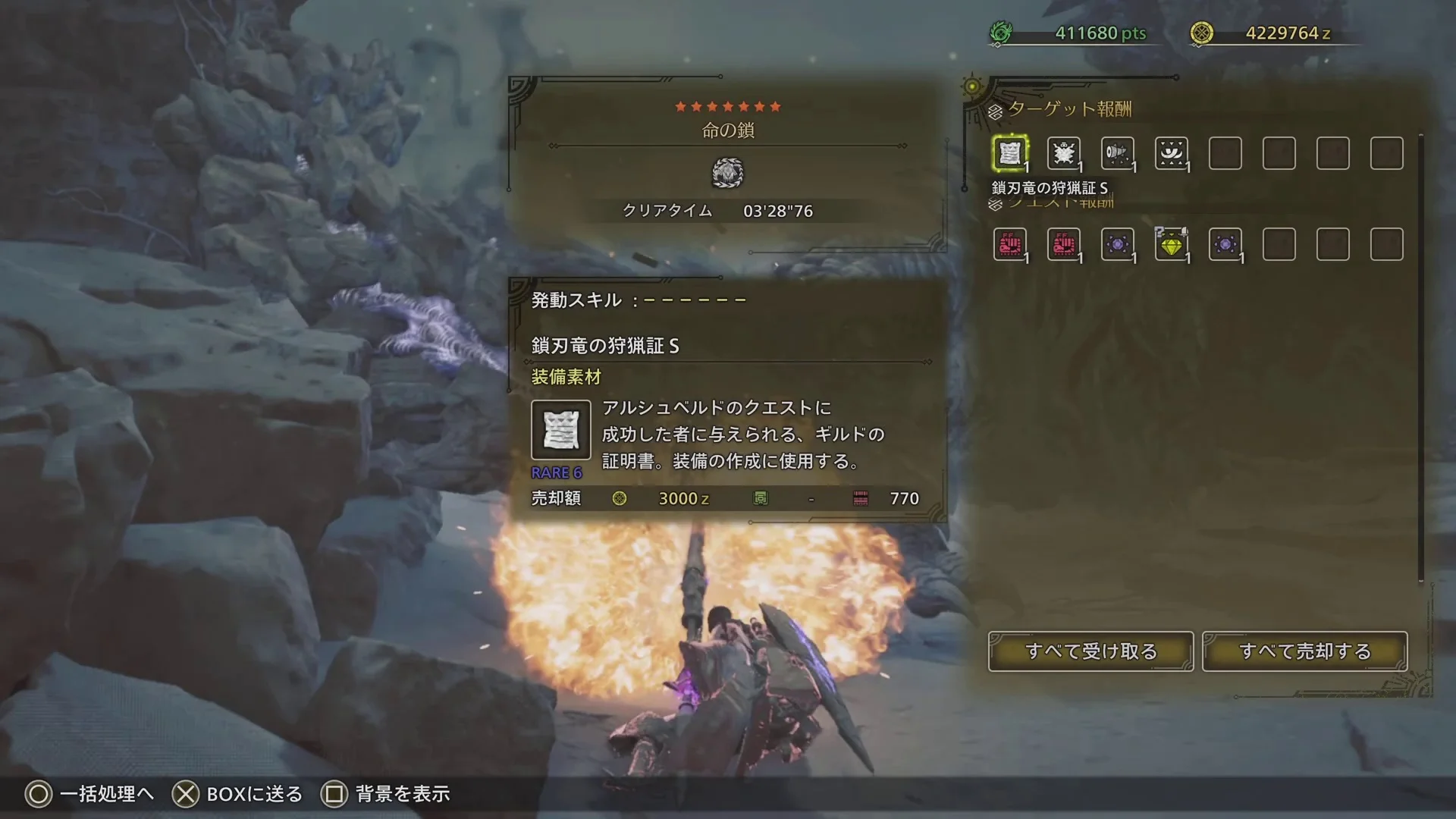Select the first pink FF scale quest reward
The width and height of the screenshot is (1456, 819).
[x=1011, y=244]
